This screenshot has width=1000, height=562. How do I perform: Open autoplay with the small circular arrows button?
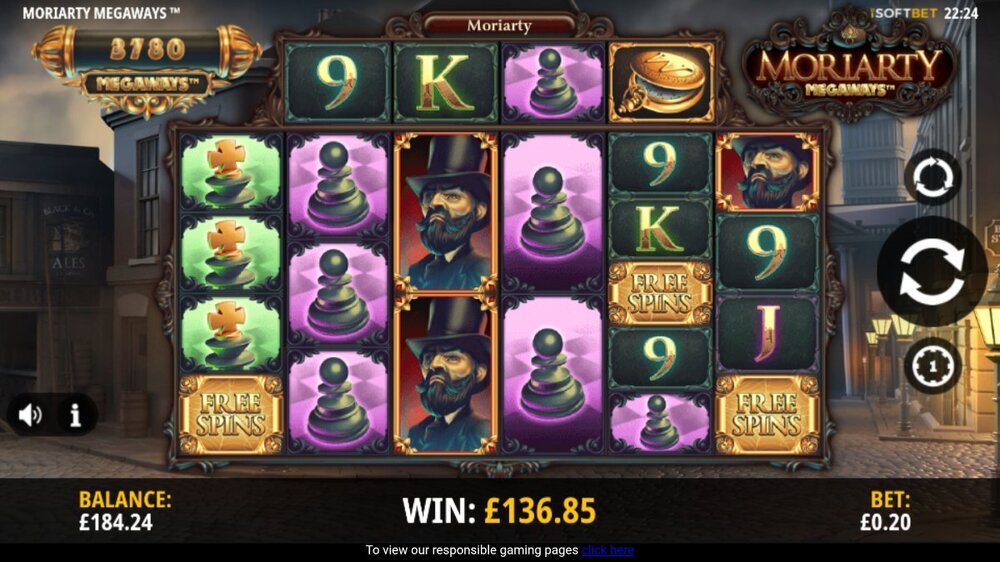point(932,178)
